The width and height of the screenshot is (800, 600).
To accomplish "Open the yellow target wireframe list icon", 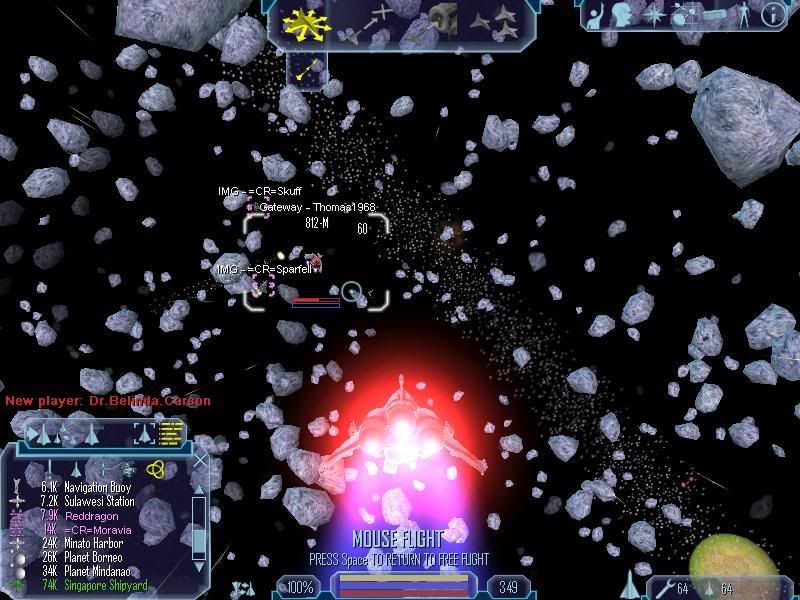I will pyautogui.click(x=172, y=433).
